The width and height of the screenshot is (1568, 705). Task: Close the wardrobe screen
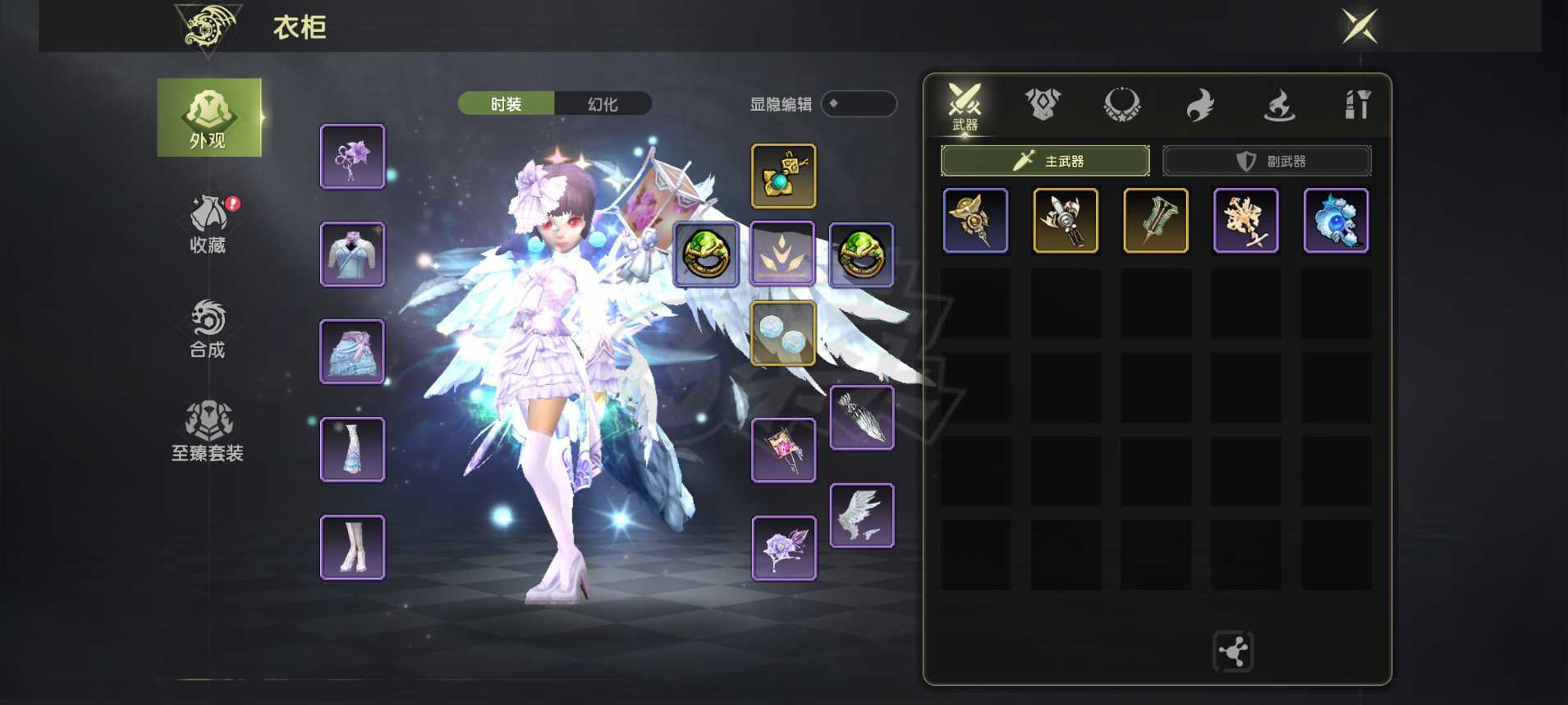[1359, 26]
